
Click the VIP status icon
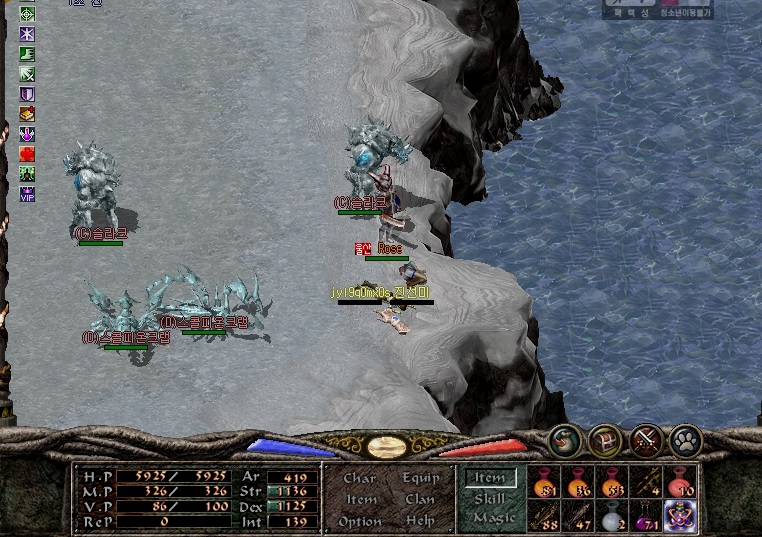click(27, 193)
